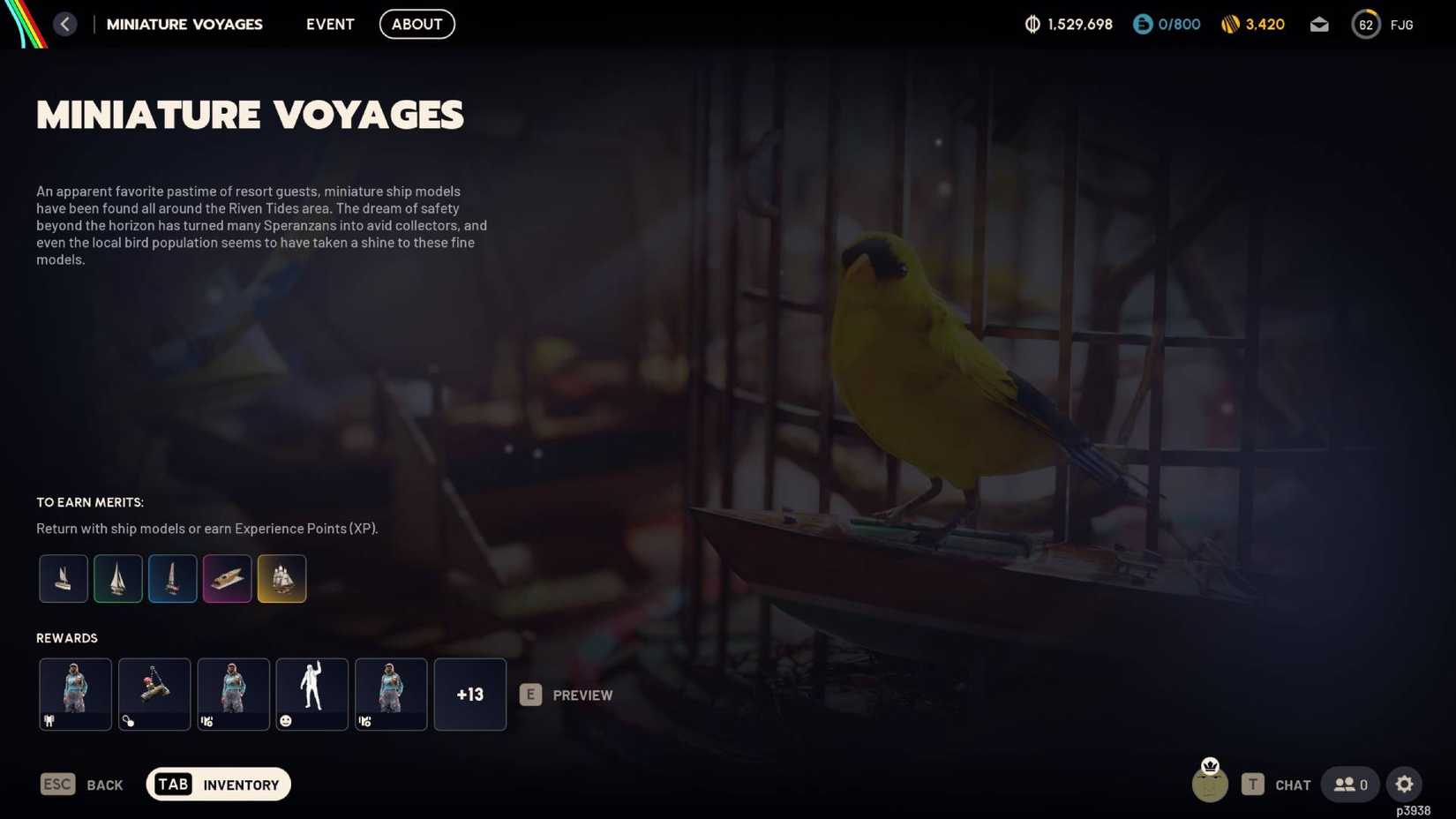Viewport: 1456px width, 819px height.
Task: Open chat using the T shortcut button
Action: [x=1253, y=784]
